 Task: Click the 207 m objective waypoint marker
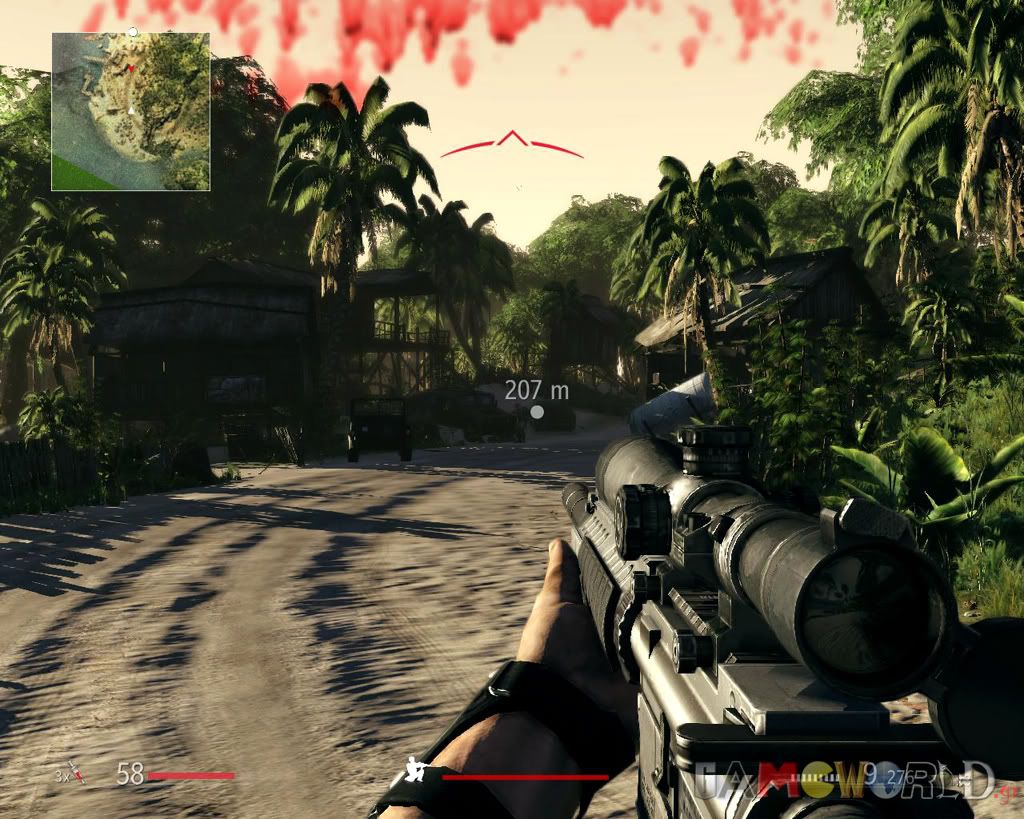click(x=537, y=411)
